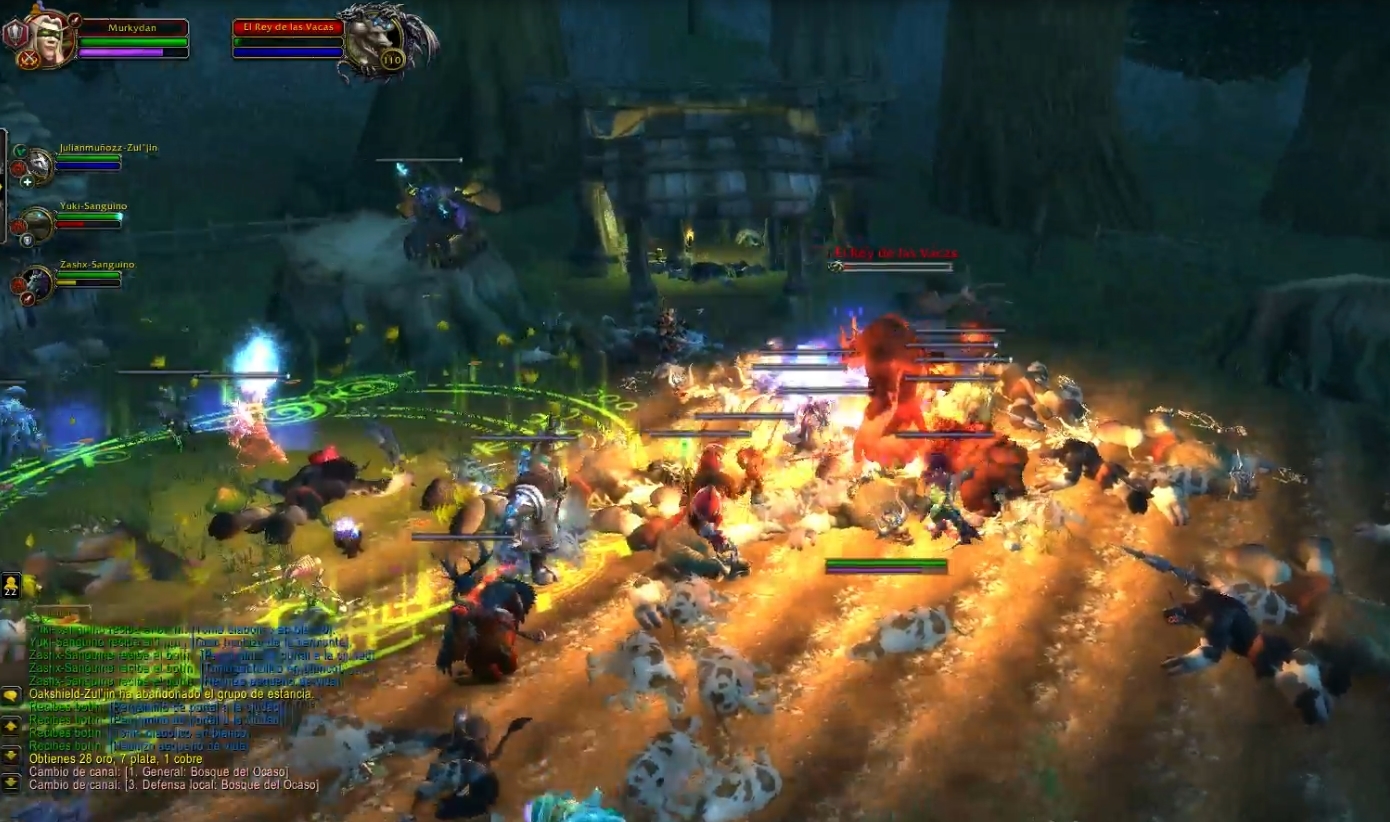Click the chat scroll-up arrow button
Viewport: 1390px width, 822px height.
coord(11,727)
